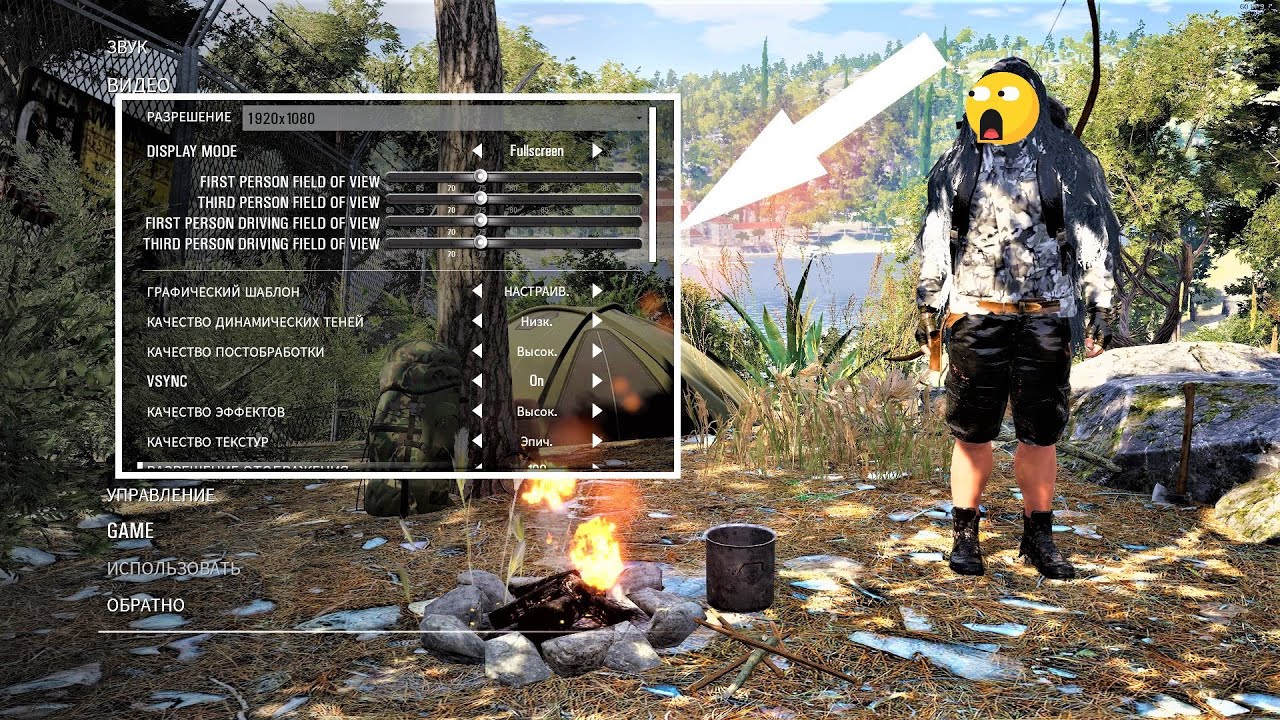Click left arrow next to Fullscreen display mode
The height and width of the screenshot is (720, 1280).
pos(477,151)
